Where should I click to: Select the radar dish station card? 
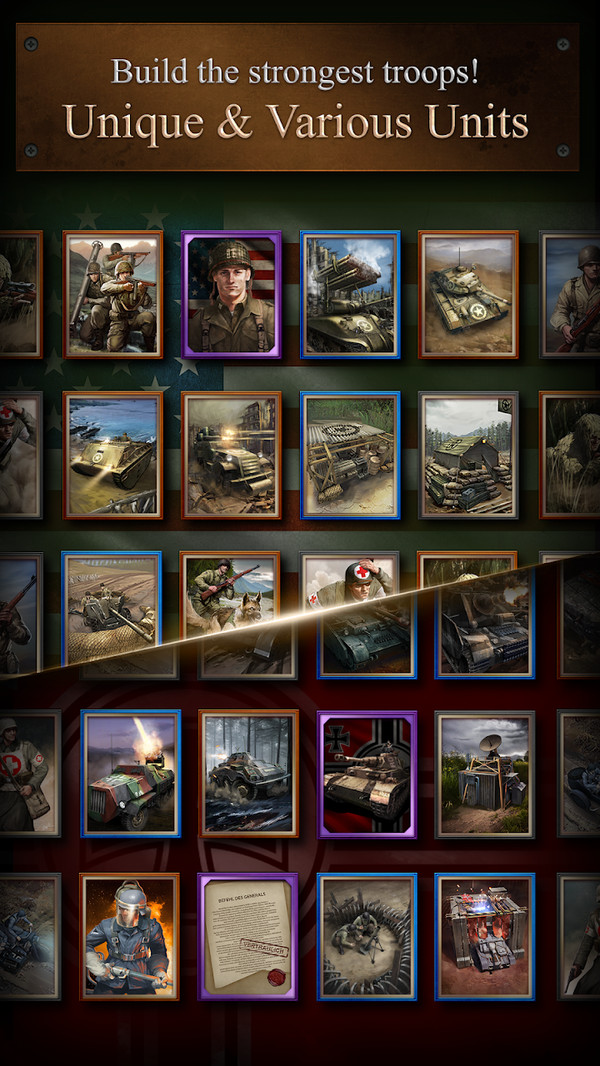pyautogui.click(x=485, y=773)
